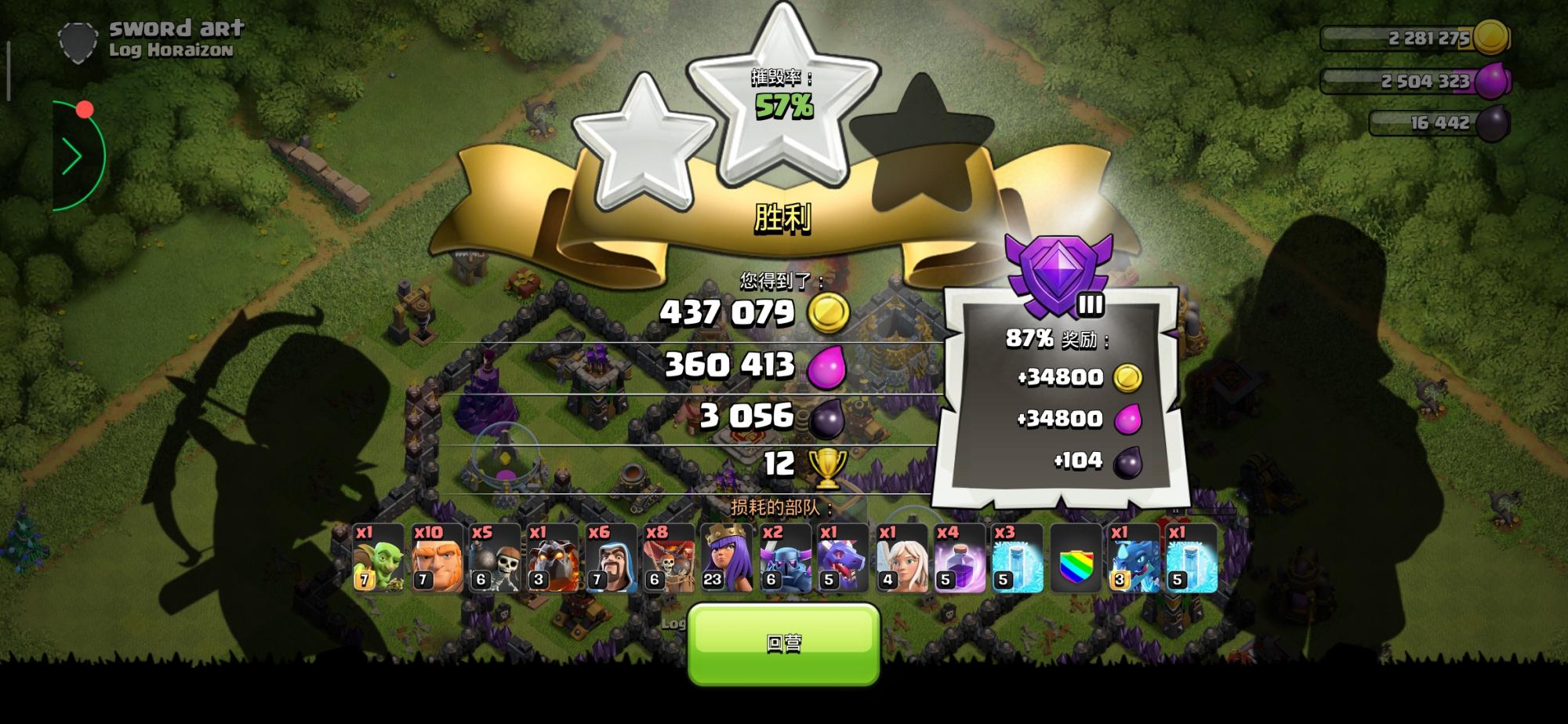Viewport: 1568px width, 724px height.
Task: Tap the Wizard troop card
Action: 611,558
